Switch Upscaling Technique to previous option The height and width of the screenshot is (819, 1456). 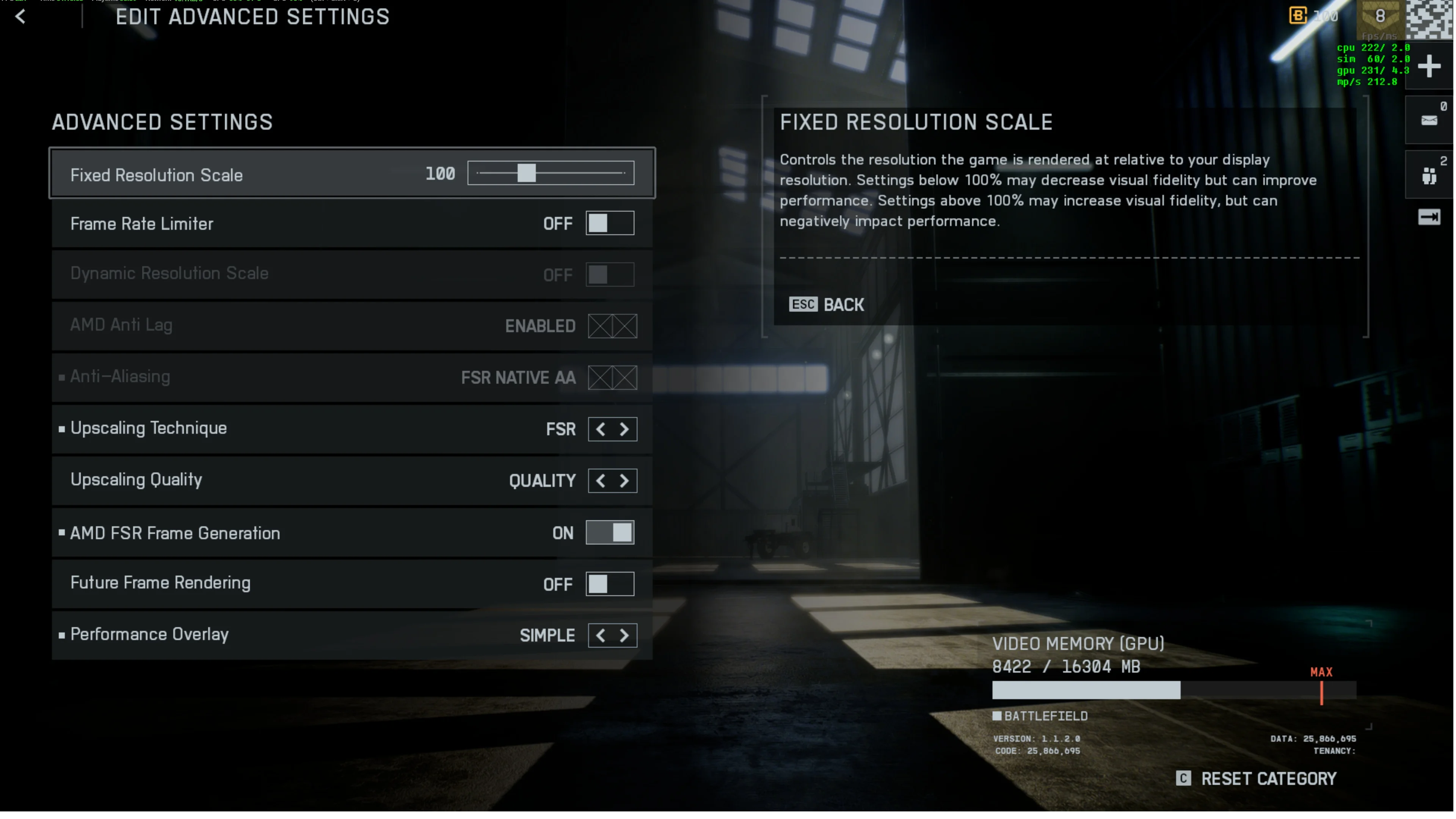[x=600, y=430]
